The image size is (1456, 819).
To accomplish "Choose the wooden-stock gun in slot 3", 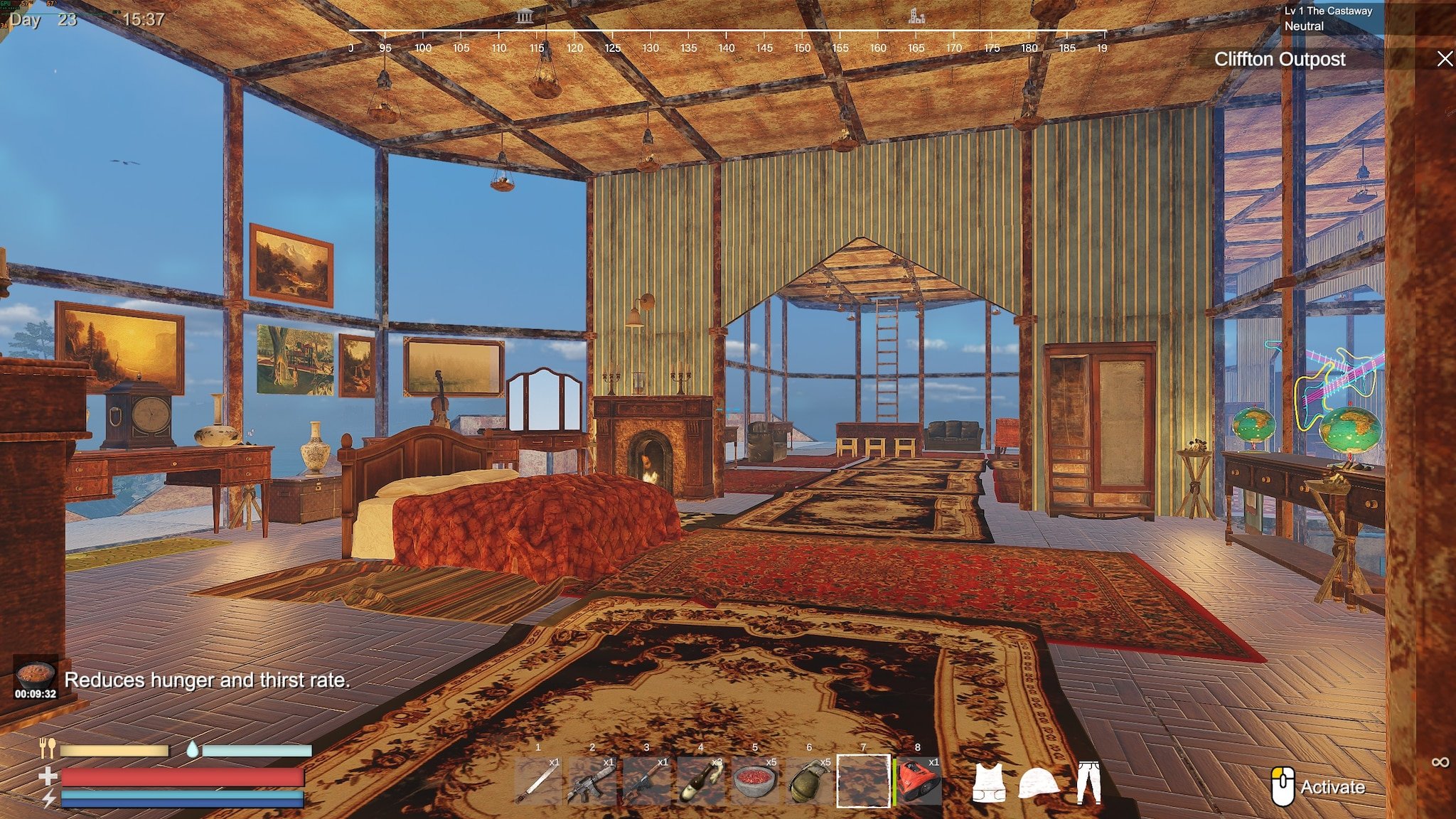I will pos(646,782).
